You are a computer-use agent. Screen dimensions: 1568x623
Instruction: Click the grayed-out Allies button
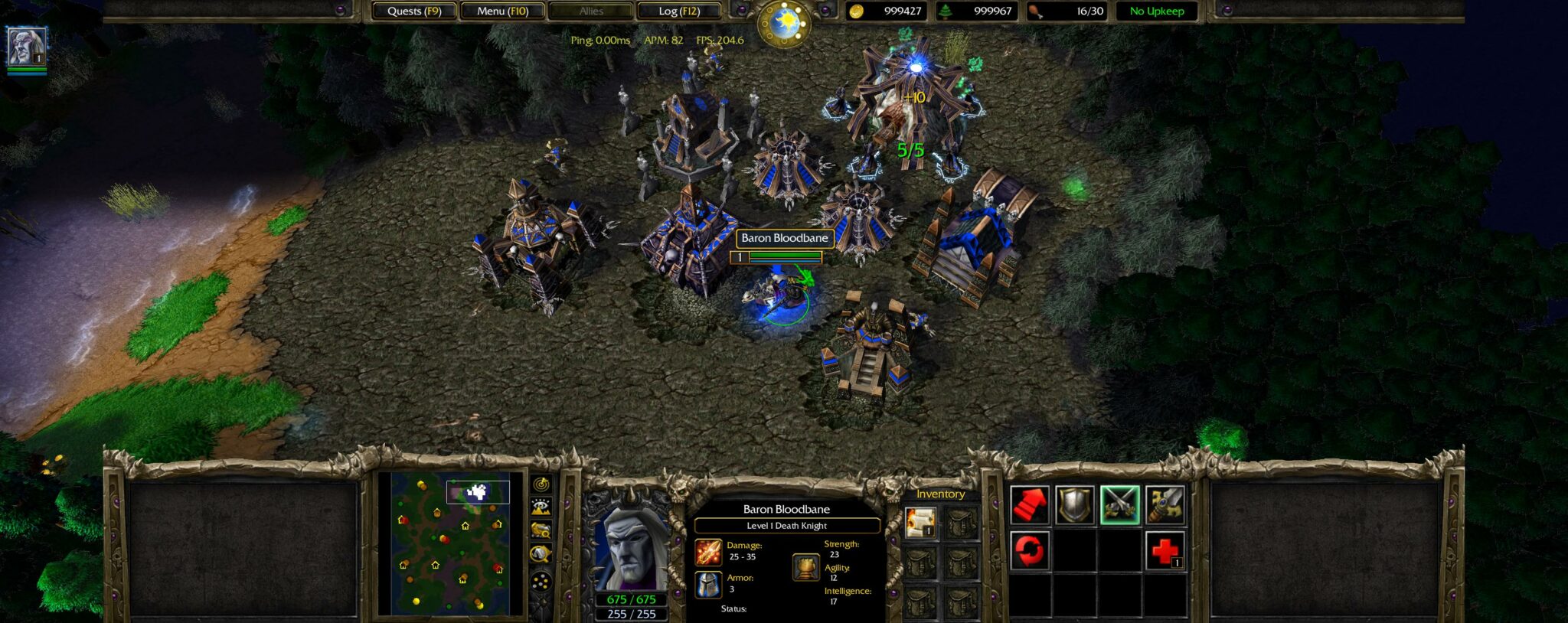coord(590,11)
